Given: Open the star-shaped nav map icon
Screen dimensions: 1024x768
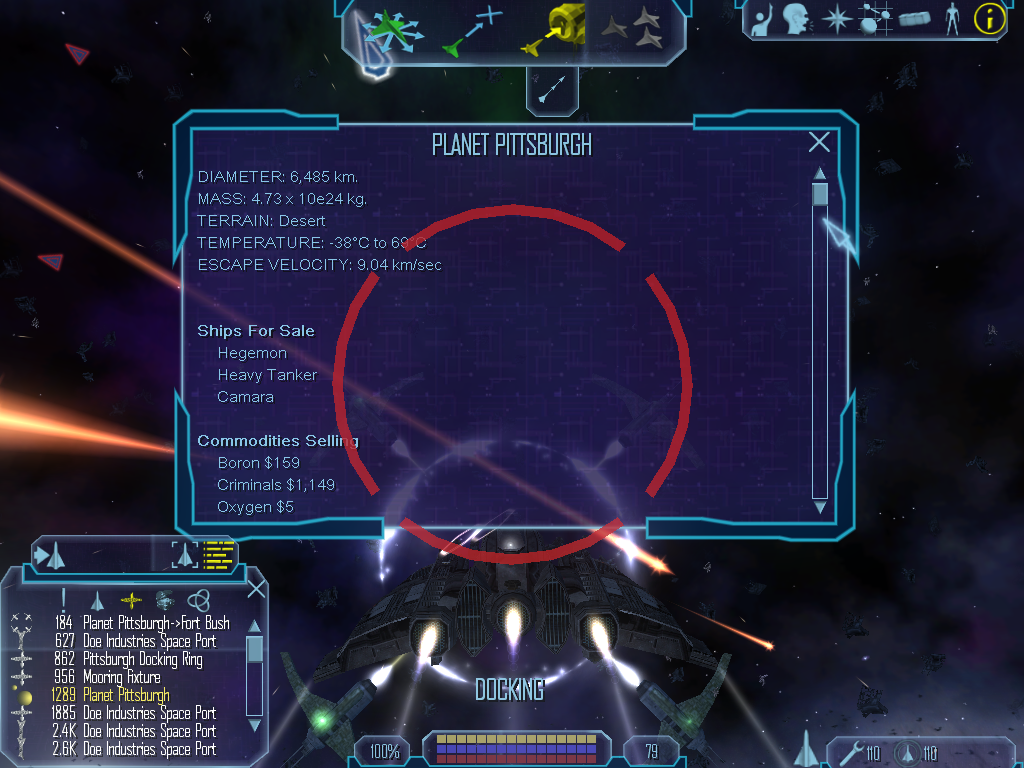Looking at the screenshot, I should [836, 19].
